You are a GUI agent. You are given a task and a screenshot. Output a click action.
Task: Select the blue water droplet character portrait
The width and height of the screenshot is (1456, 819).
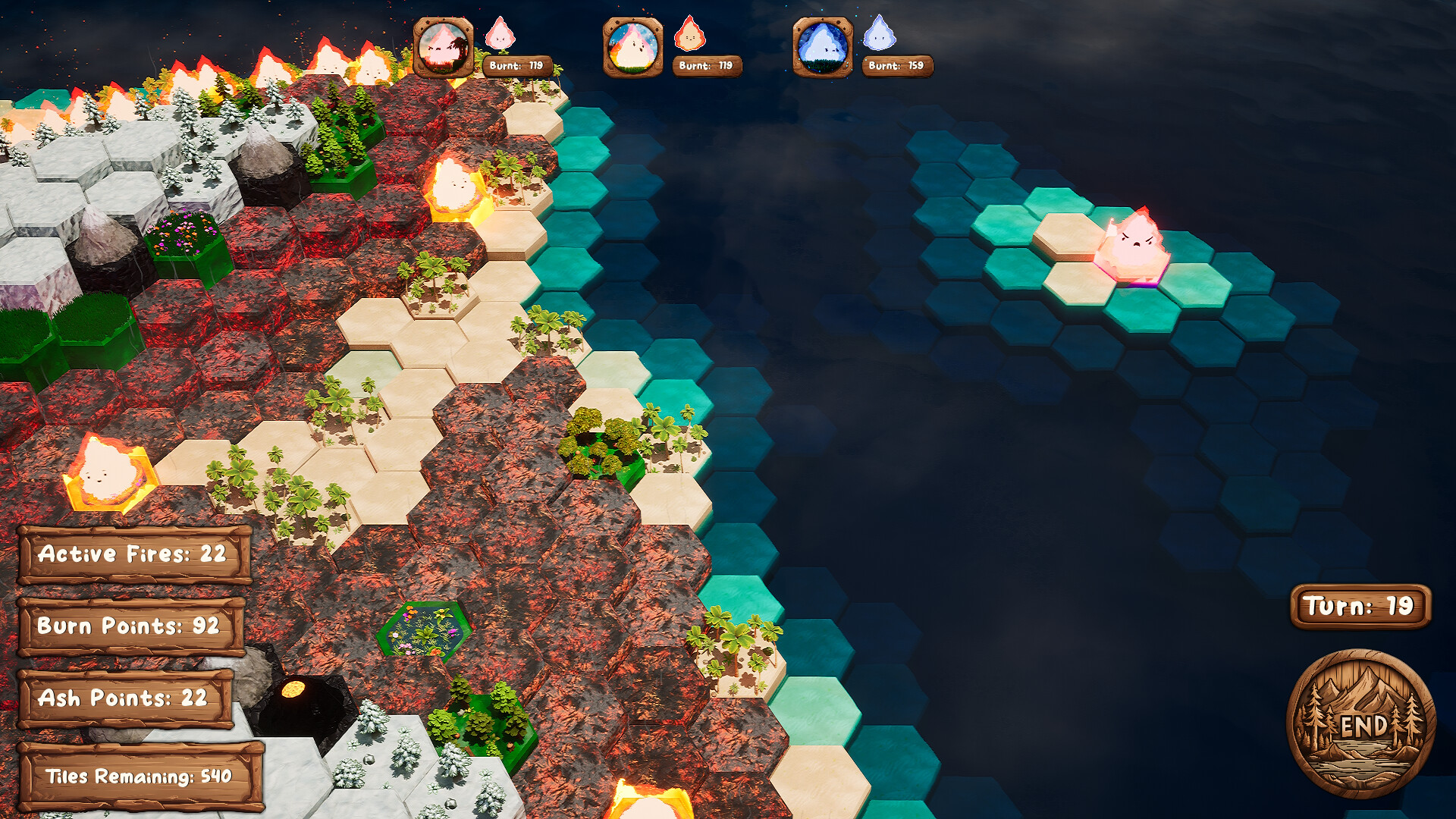821,47
